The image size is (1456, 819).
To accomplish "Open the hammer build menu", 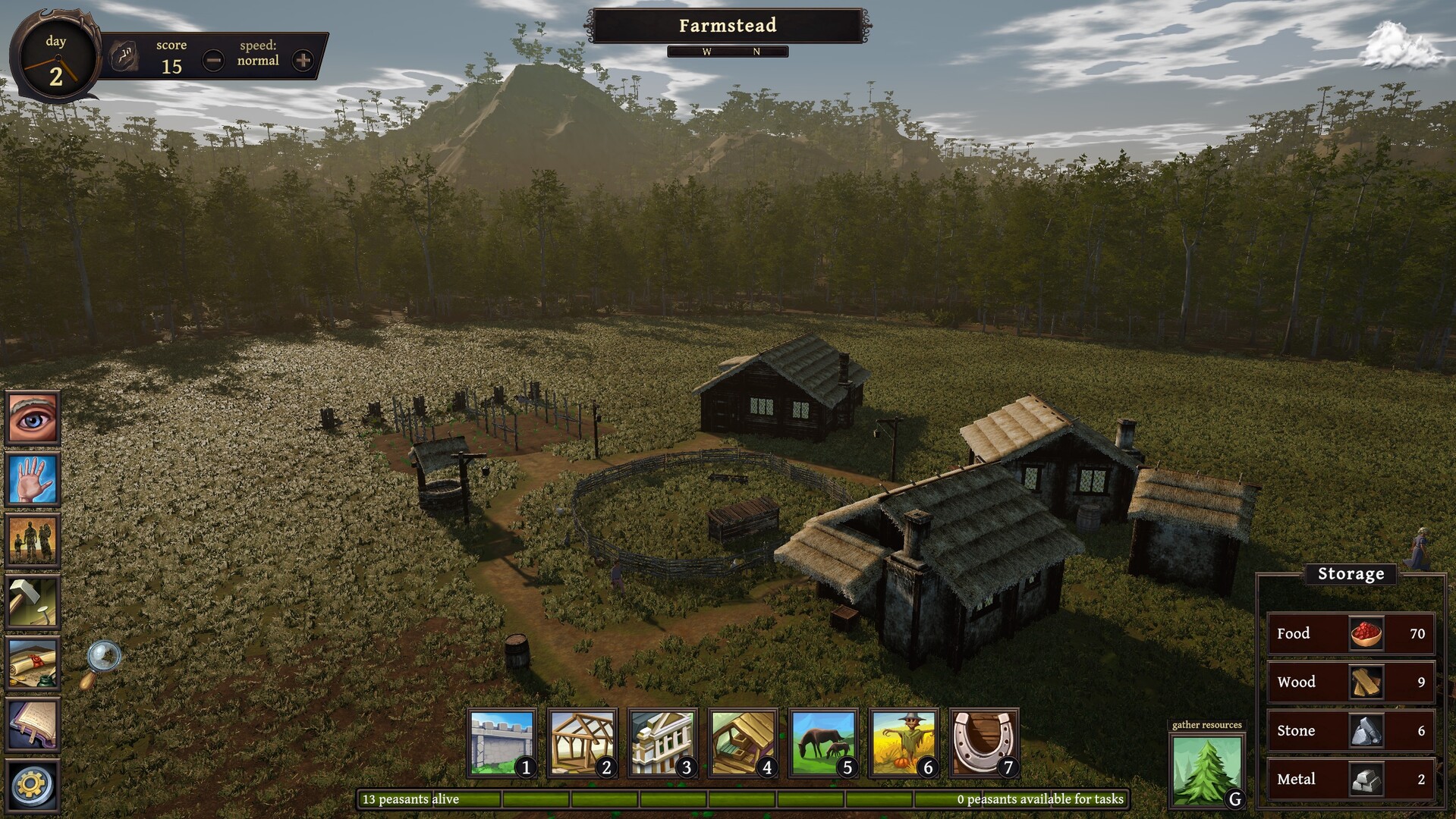I will click(x=33, y=602).
